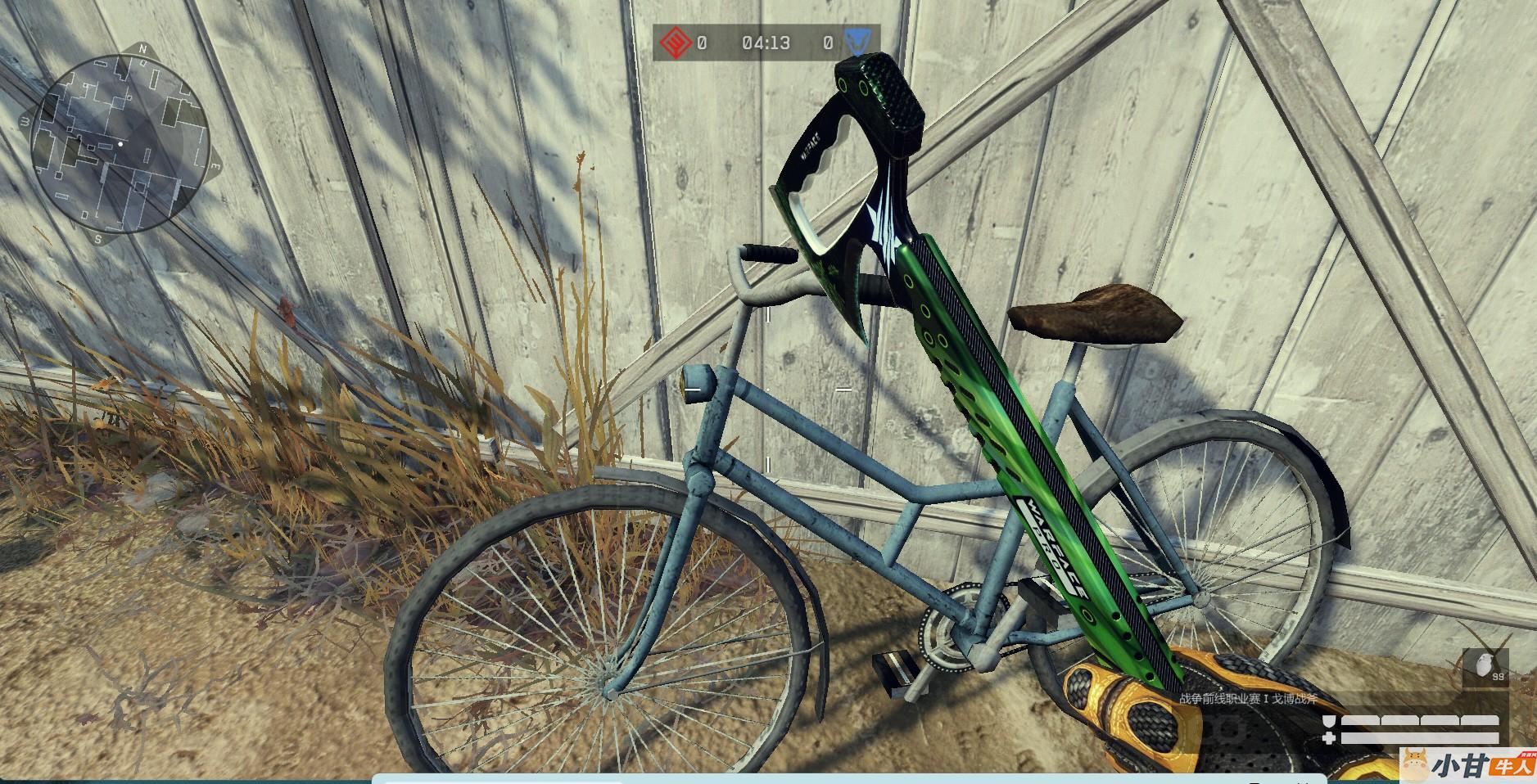Image resolution: width=1537 pixels, height=784 pixels.
Task: Click the red team emblem
Action: pyautogui.click(x=673, y=43)
